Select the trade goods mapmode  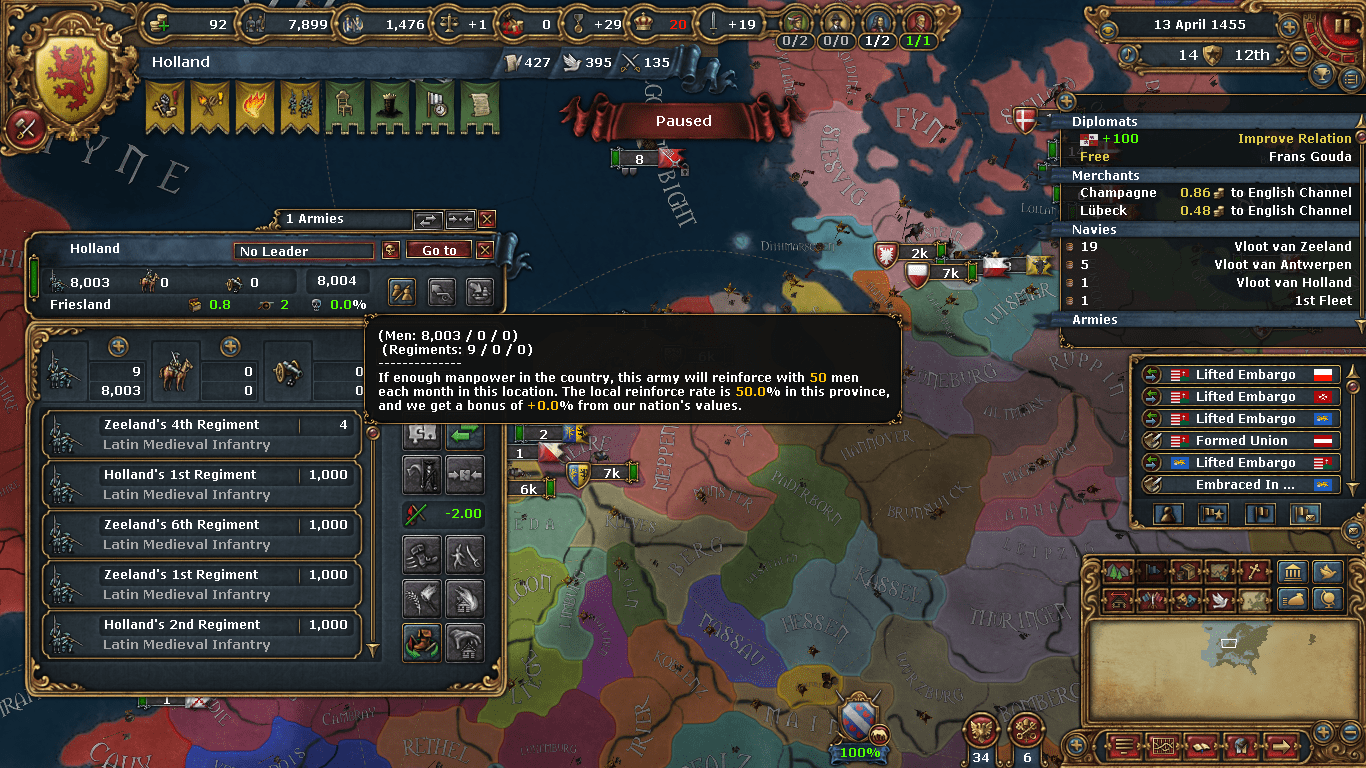[1184, 573]
